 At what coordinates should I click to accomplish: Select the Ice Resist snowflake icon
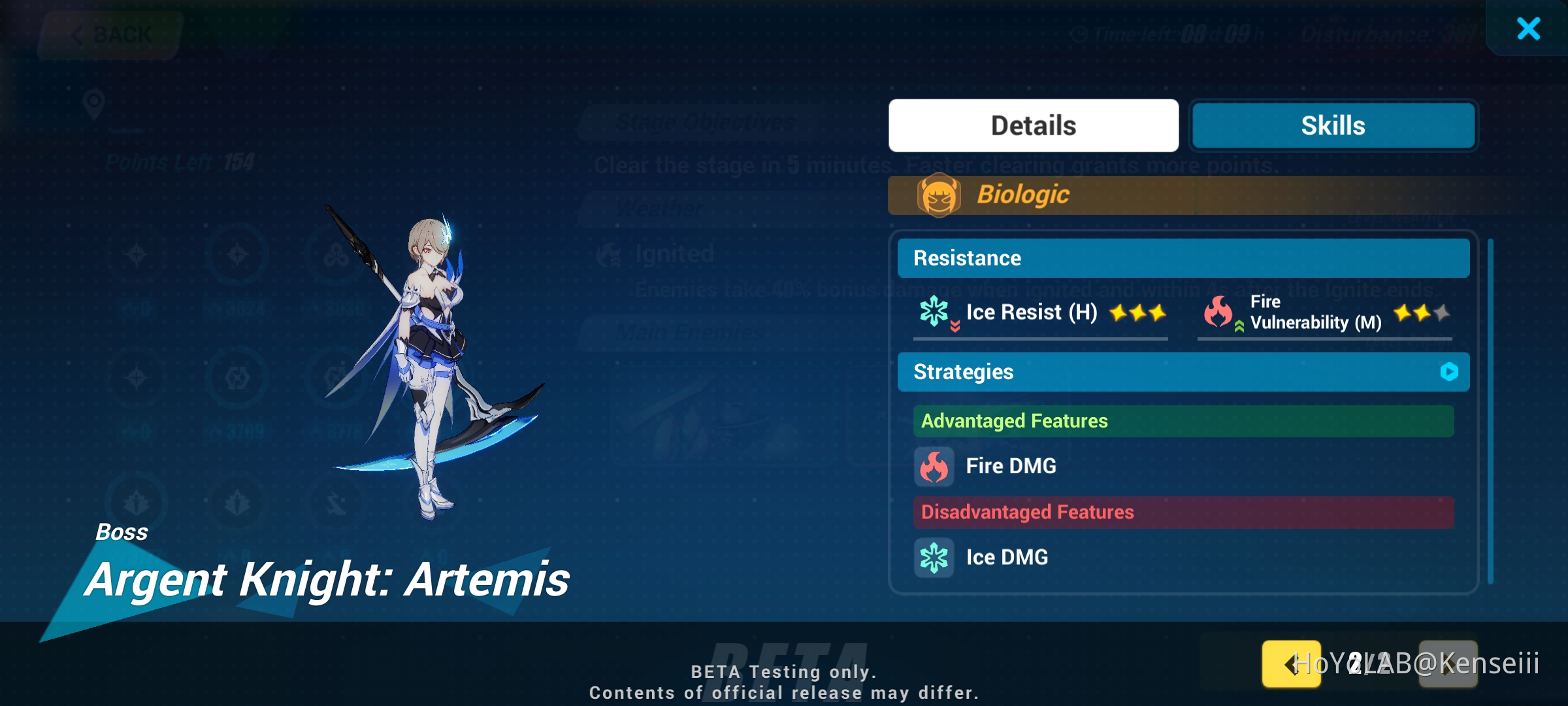934,312
